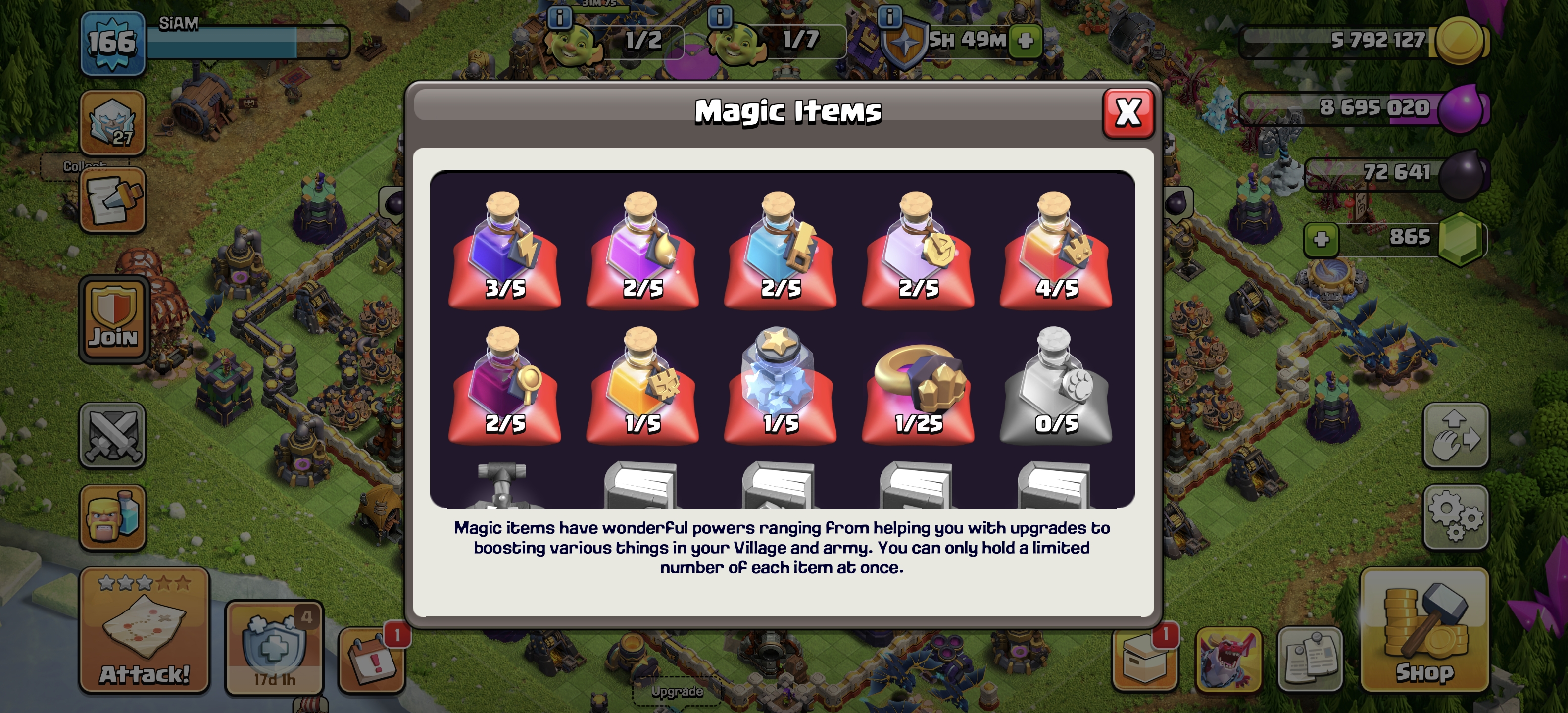The height and width of the screenshot is (713, 1568).
Task: Add more gems with the green plus
Action: 1321,239
